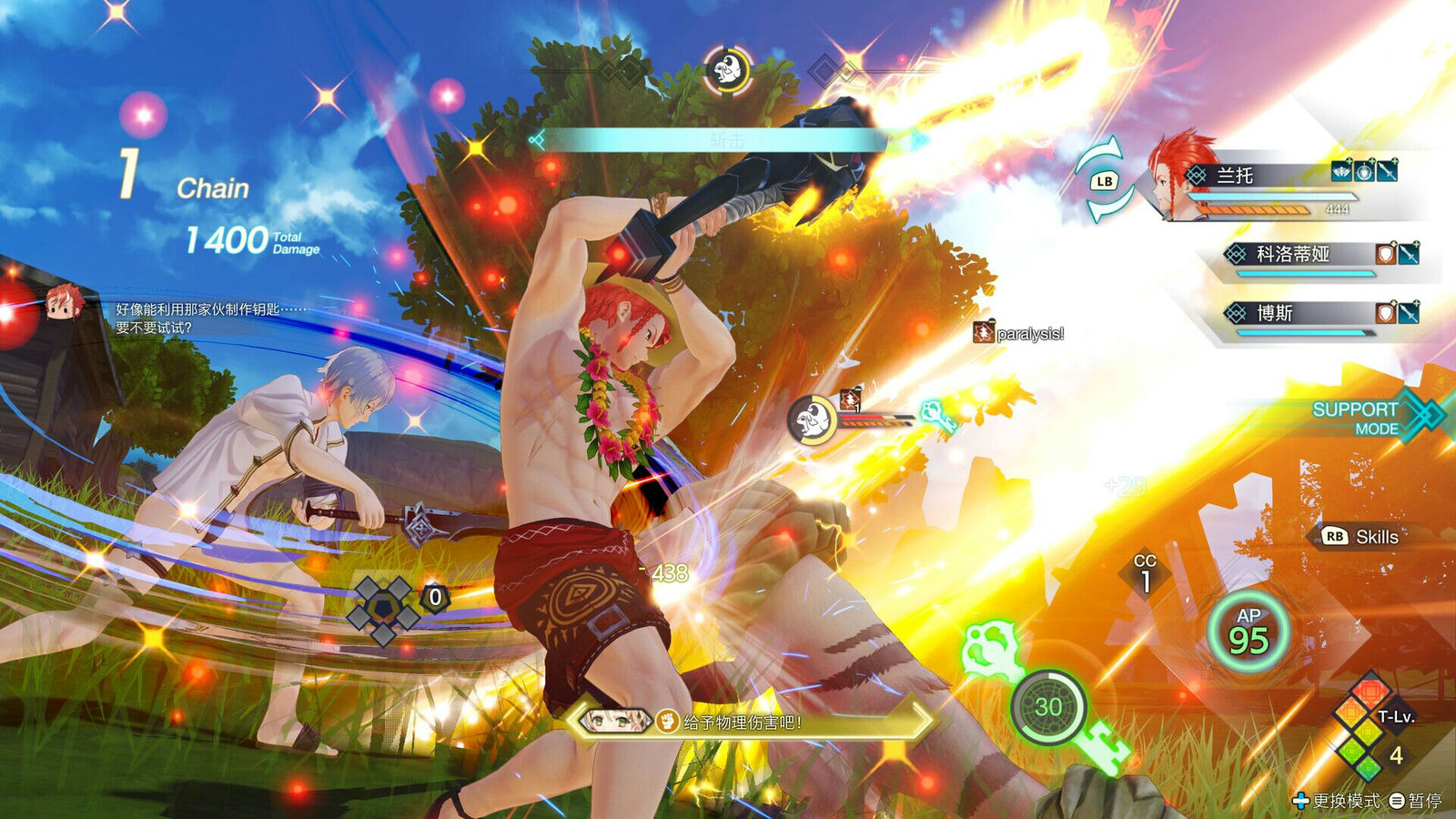The image size is (1456, 819).
Task: Activate the green key gauge showing 30
Action: pos(1048,707)
